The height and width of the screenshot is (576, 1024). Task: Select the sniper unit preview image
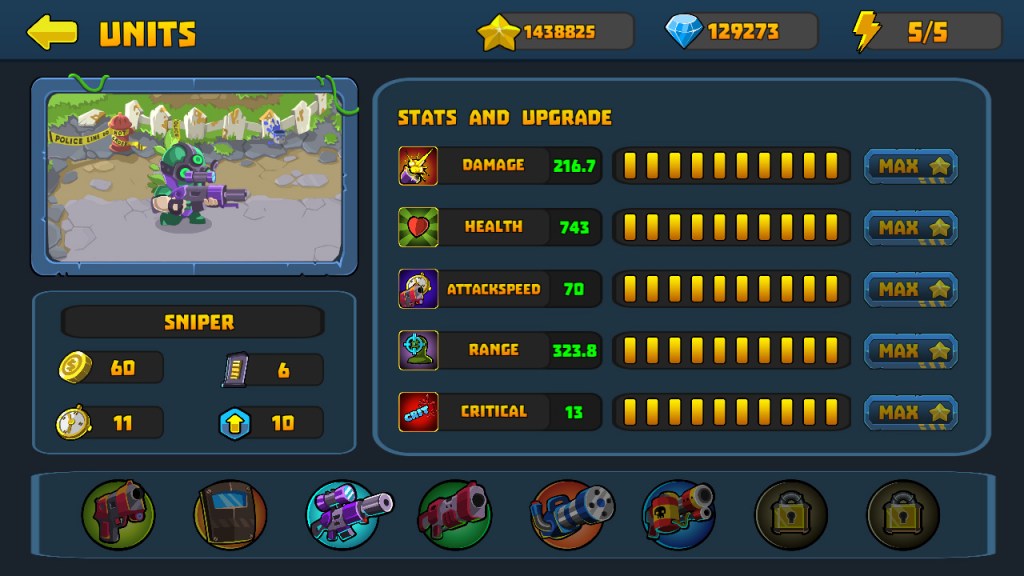pyautogui.click(x=195, y=175)
